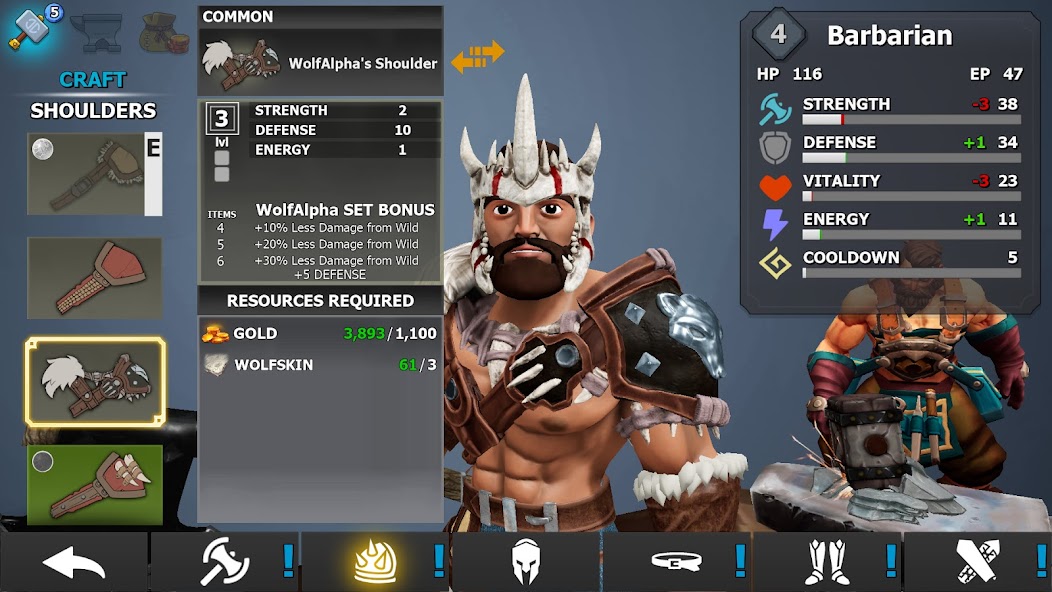Pick the clawed shoulder on green background
The height and width of the screenshot is (592, 1052).
(94, 484)
